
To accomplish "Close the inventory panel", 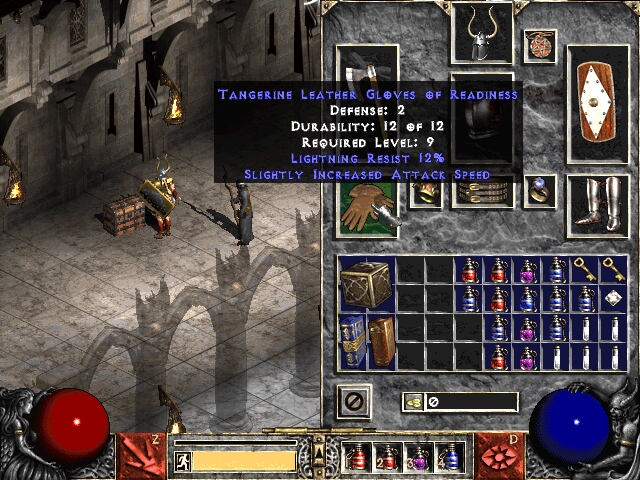I will pos(354,402).
